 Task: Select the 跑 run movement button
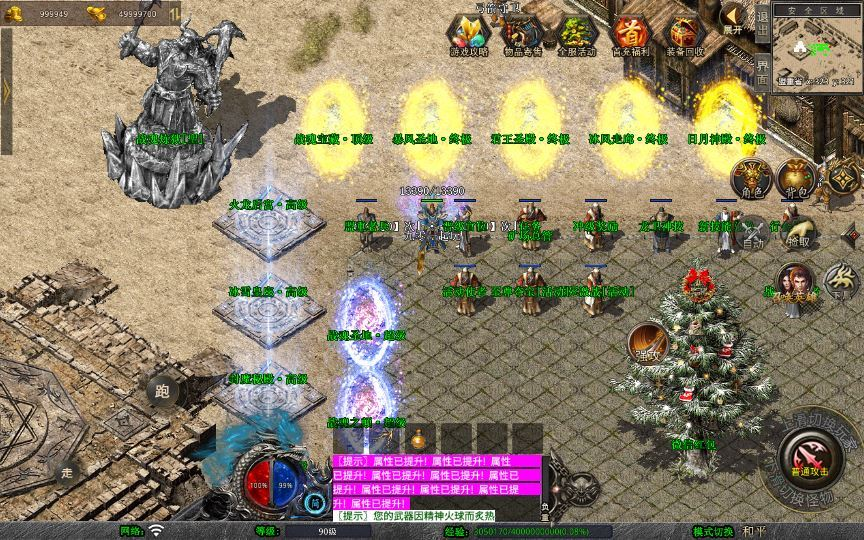tap(163, 392)
